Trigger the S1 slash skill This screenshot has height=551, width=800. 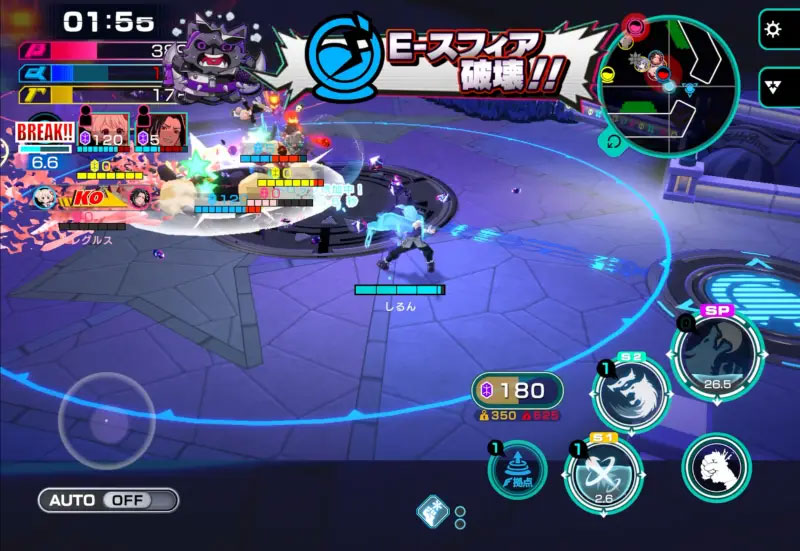click(602, 474)
